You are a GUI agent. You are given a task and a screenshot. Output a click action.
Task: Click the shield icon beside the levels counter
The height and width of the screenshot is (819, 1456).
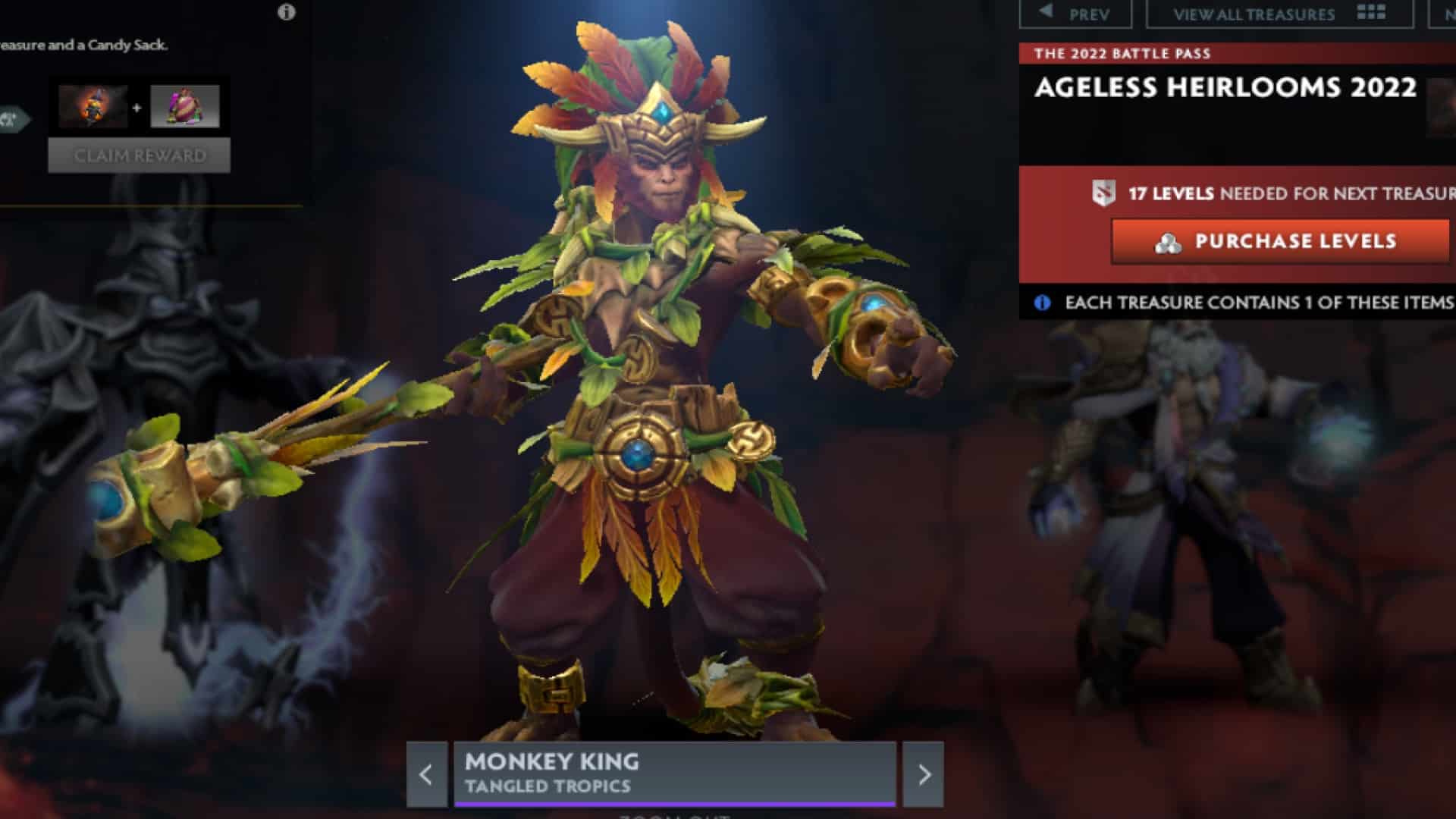click(x=1103, y=193)
